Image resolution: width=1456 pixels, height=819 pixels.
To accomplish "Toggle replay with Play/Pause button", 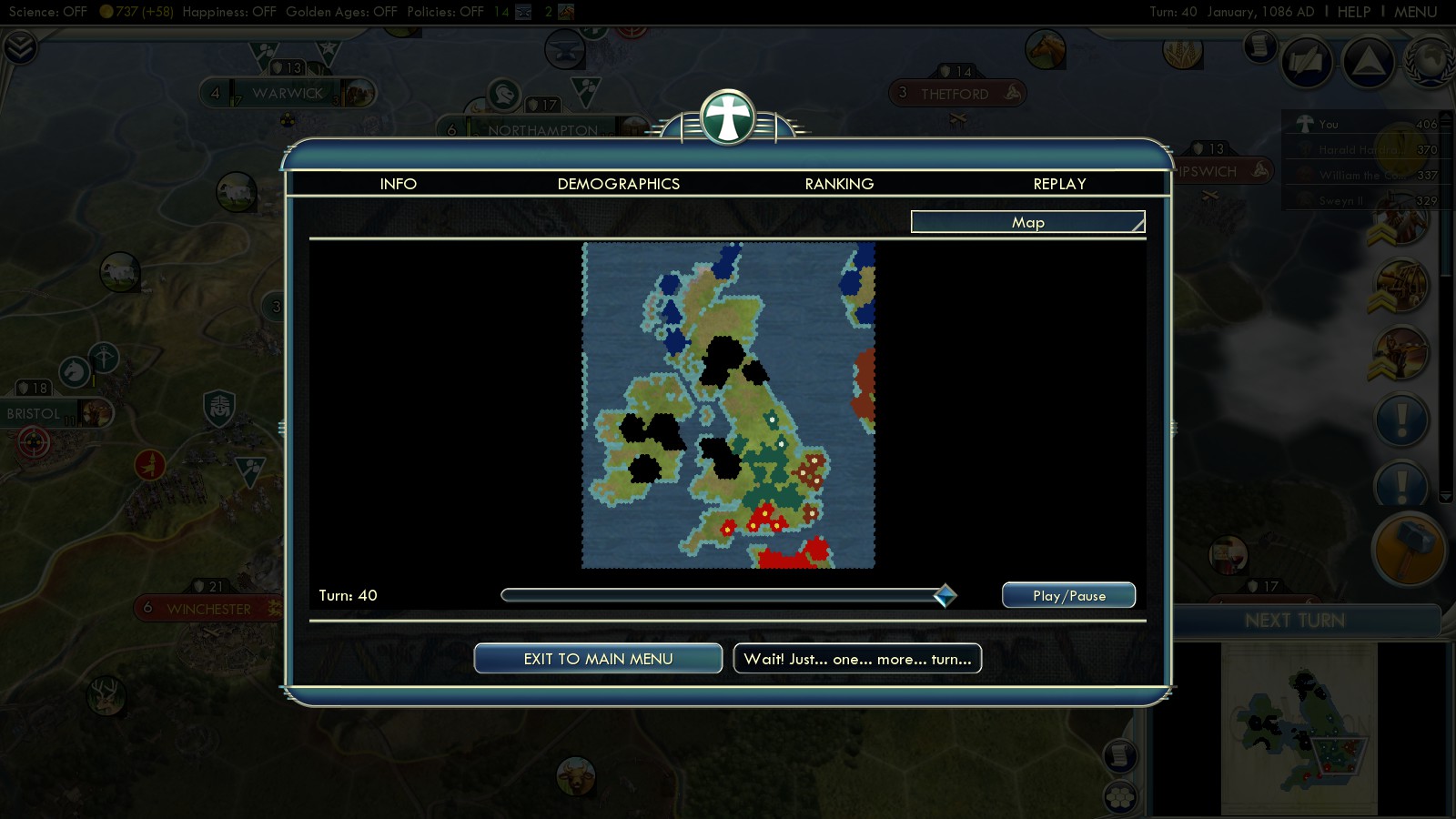I will (1068, 595).
